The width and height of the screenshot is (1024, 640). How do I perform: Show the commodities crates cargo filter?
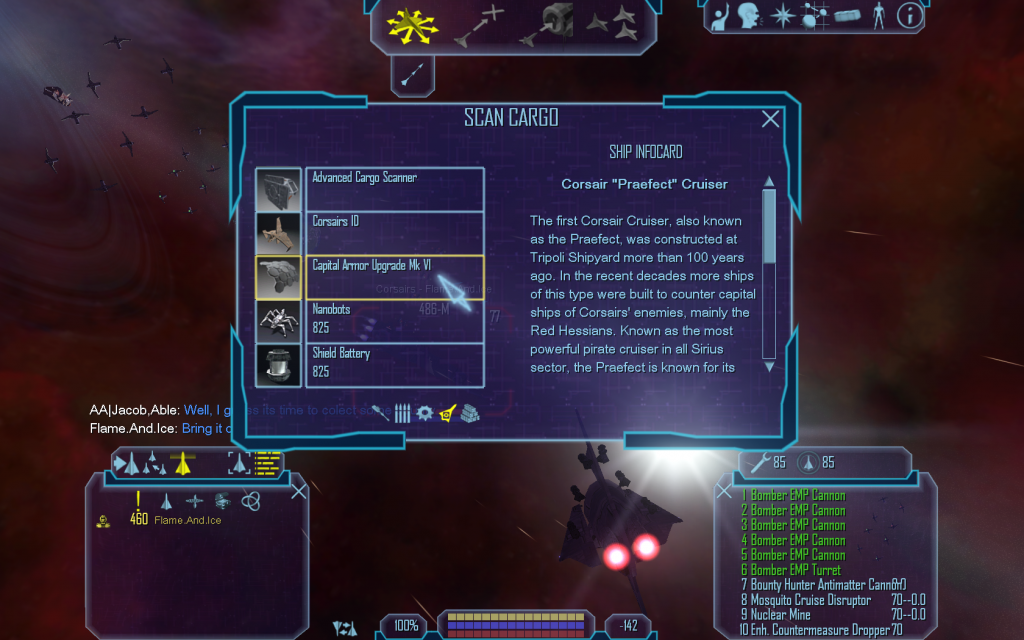470,413
